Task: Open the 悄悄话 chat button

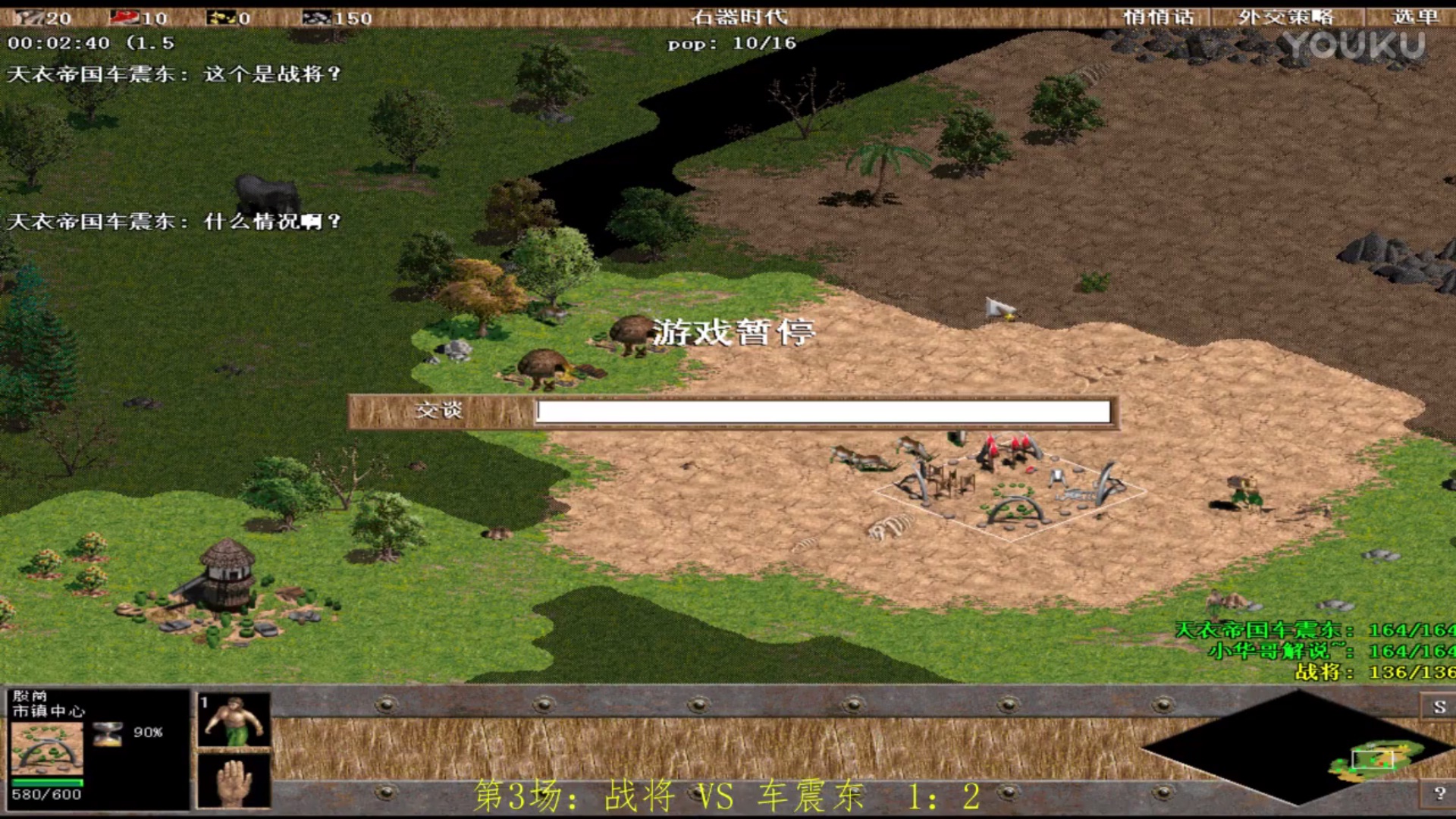Action: 1158,17
